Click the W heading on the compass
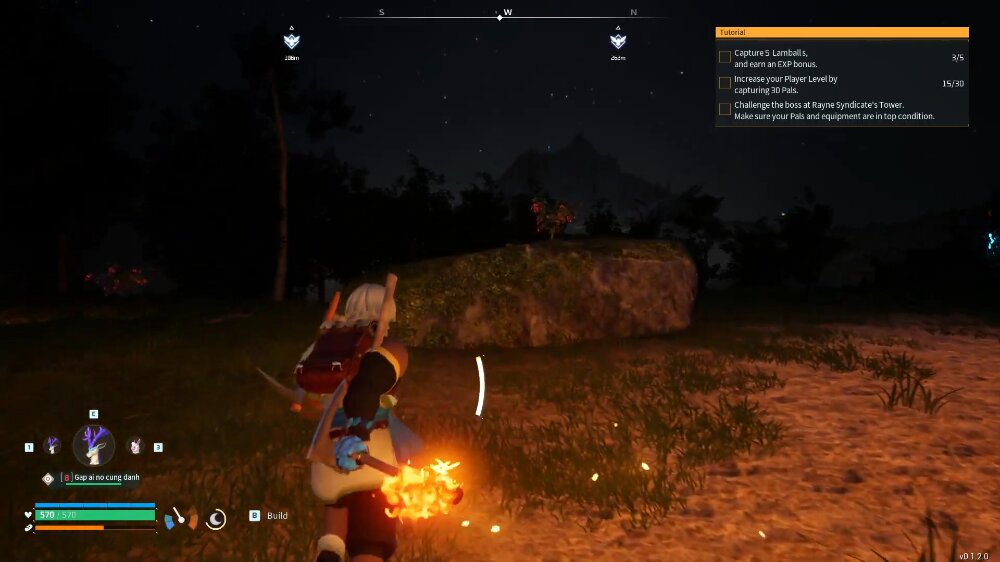This screenshot has width=1000, height=562. [x=508, y=13]
